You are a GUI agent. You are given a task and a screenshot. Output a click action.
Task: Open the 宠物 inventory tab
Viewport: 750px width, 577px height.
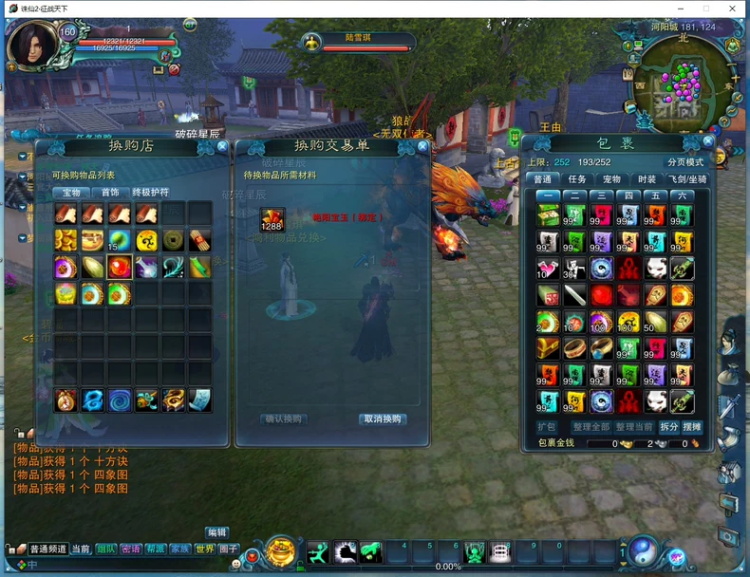click(x=611, y=179)
